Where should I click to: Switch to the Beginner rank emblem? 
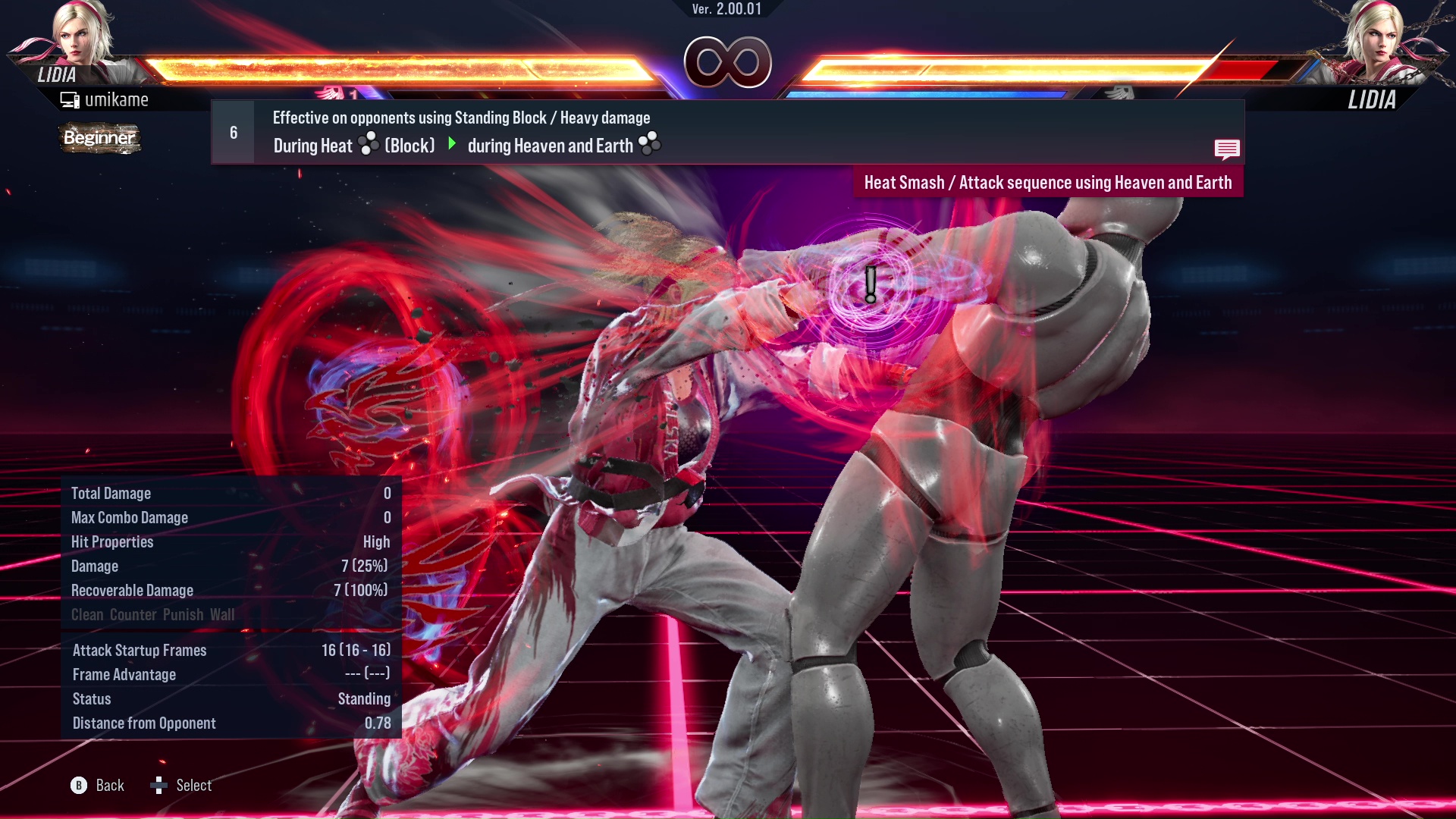click(99, 138)
